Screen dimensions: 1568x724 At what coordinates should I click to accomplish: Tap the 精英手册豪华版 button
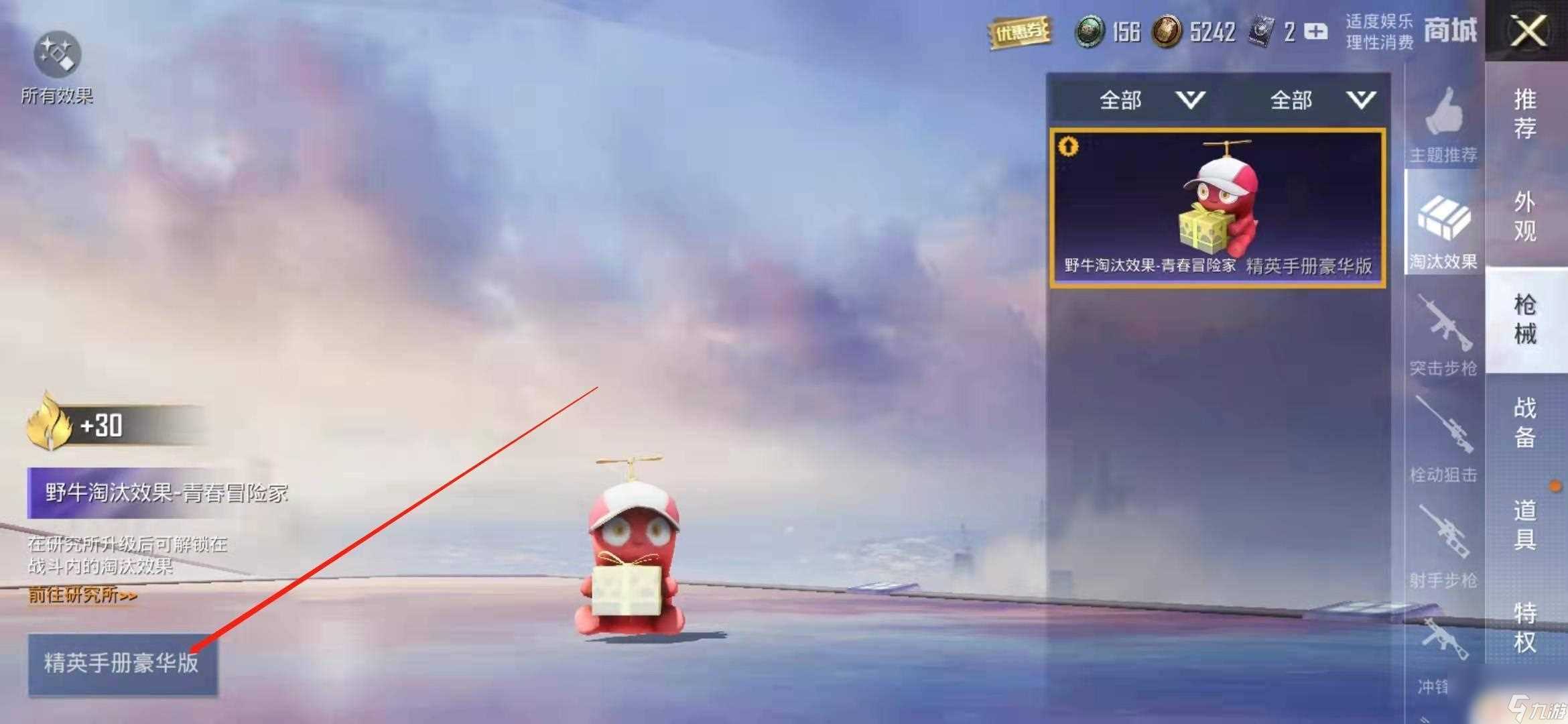(x=122, y=663)
